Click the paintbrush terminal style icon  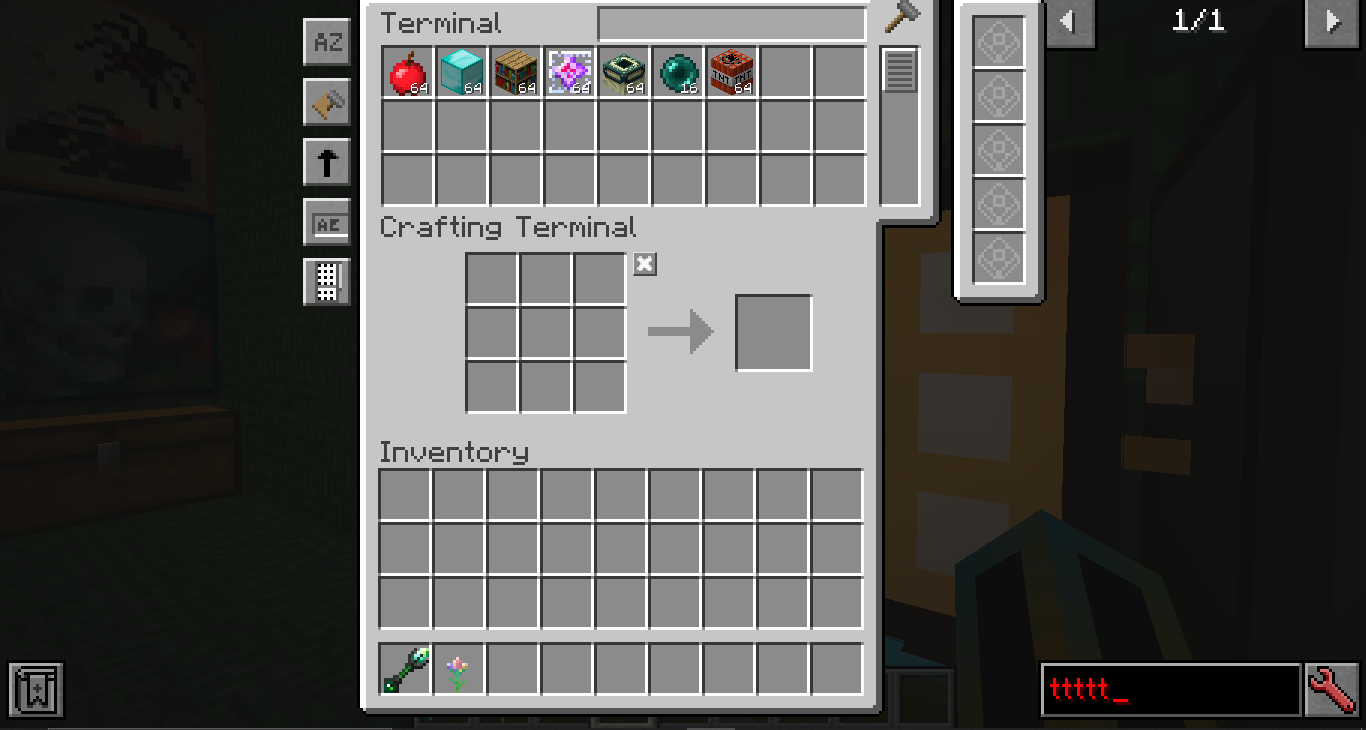coord(327,102)
